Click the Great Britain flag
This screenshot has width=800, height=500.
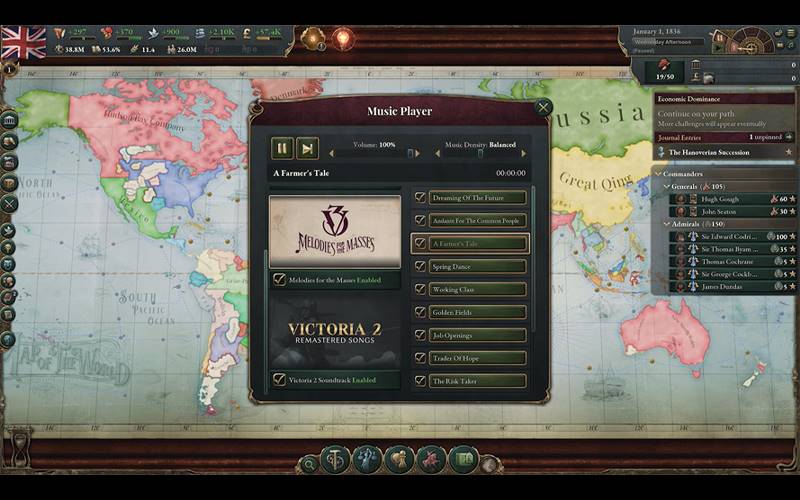(24, 43)
